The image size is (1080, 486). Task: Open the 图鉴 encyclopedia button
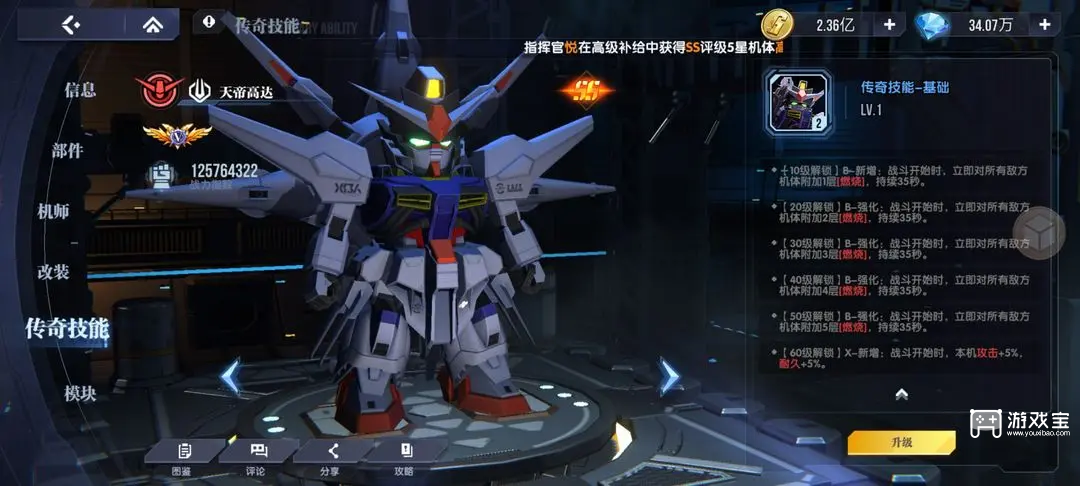coord(182,457)
